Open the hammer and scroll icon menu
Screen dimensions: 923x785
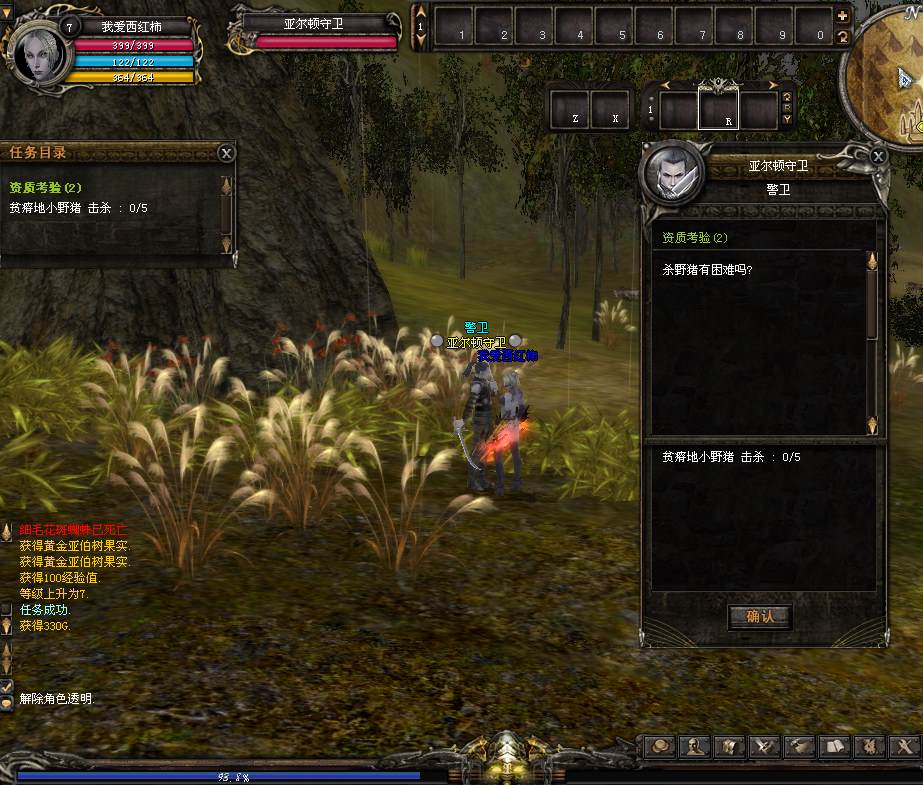click(799, 746)
